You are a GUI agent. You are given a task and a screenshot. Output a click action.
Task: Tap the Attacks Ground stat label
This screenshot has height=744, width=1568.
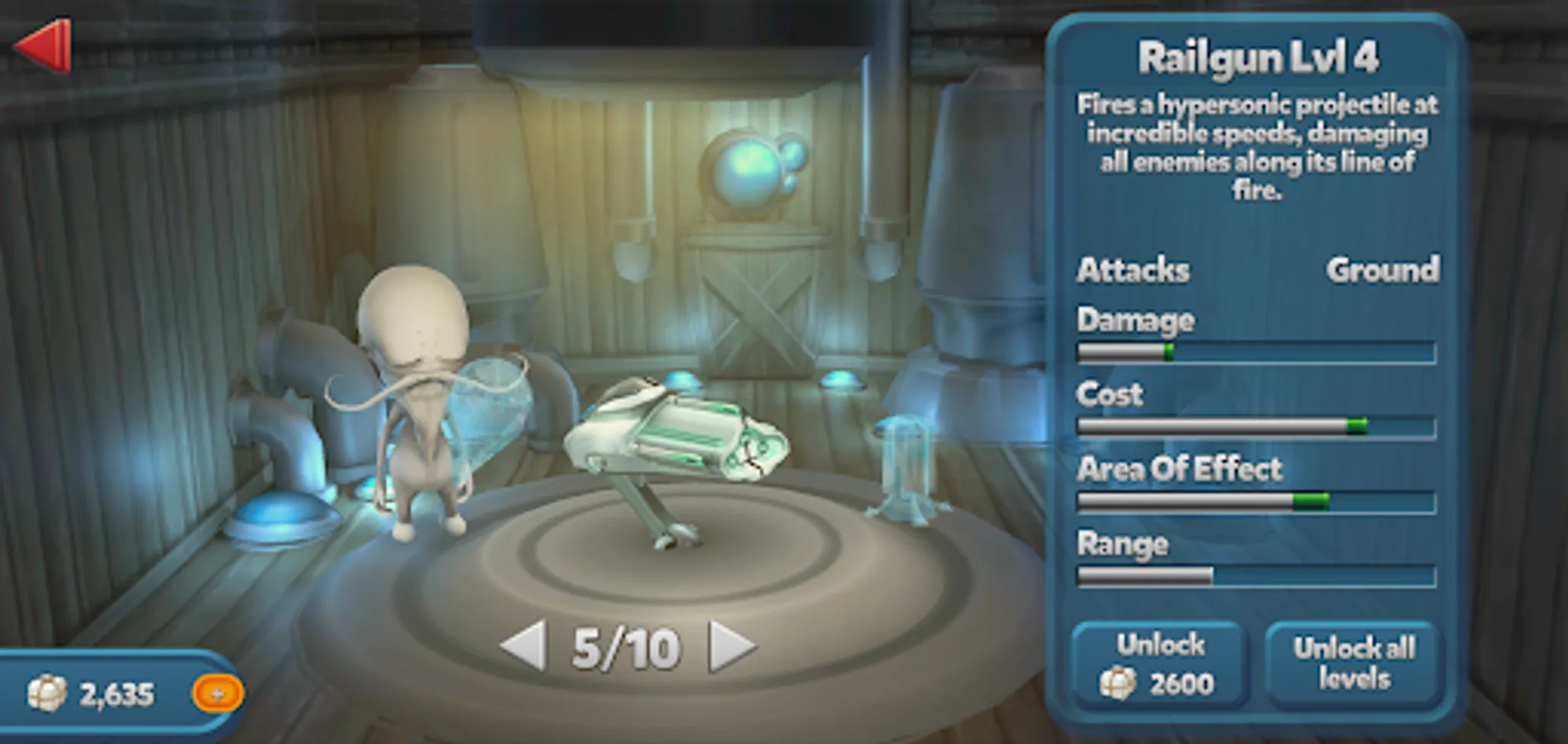(x=1257, y=270)
